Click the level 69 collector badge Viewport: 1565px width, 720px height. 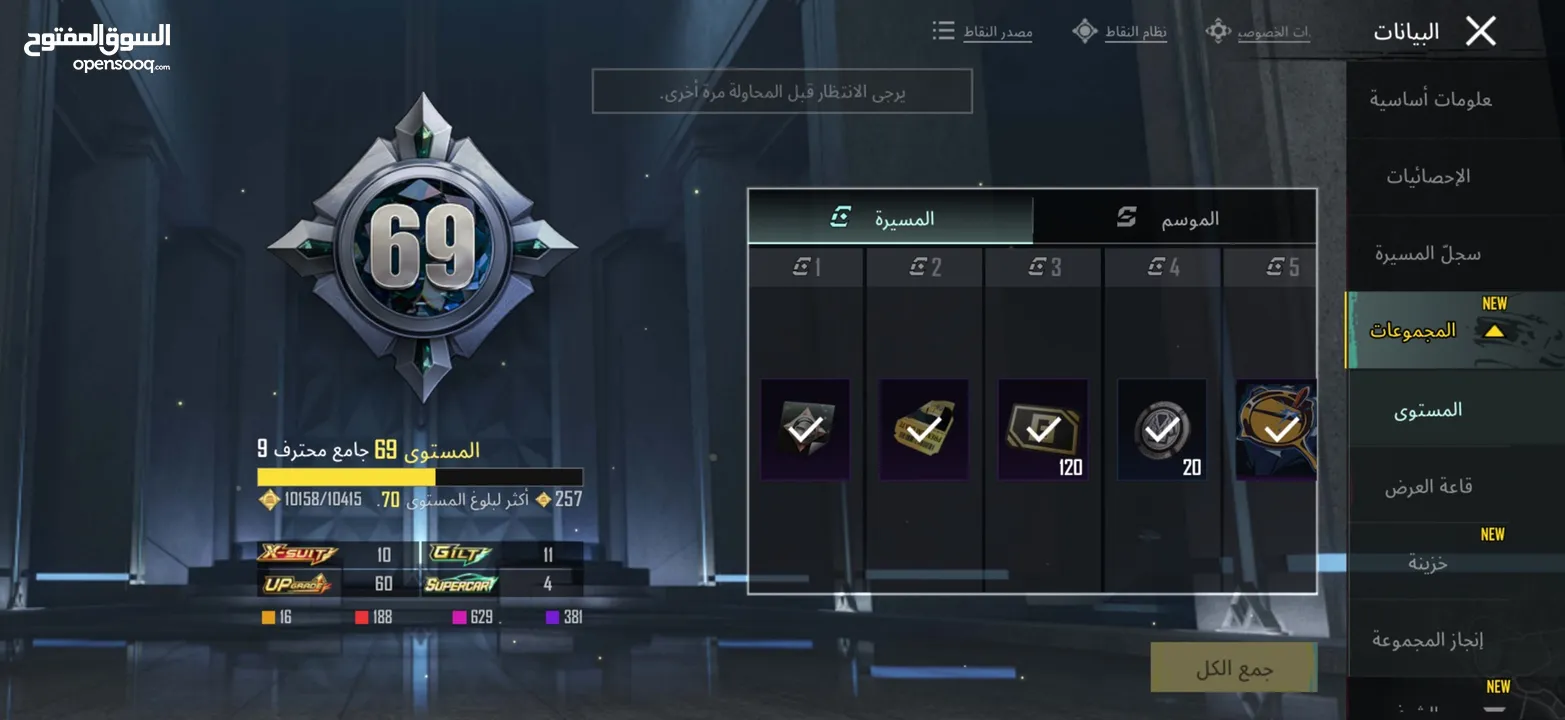[422, 247]
